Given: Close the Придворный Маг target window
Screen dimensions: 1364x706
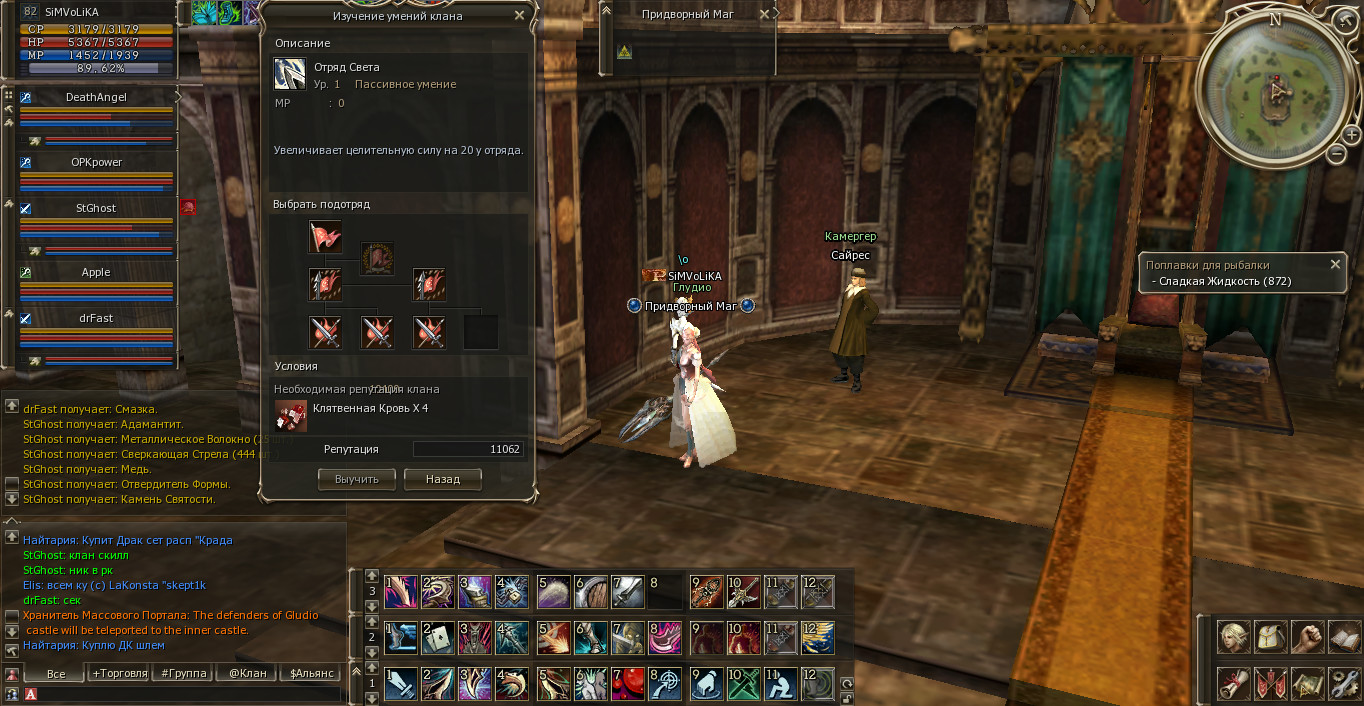Looking at the screenshot, I should 765,14.
